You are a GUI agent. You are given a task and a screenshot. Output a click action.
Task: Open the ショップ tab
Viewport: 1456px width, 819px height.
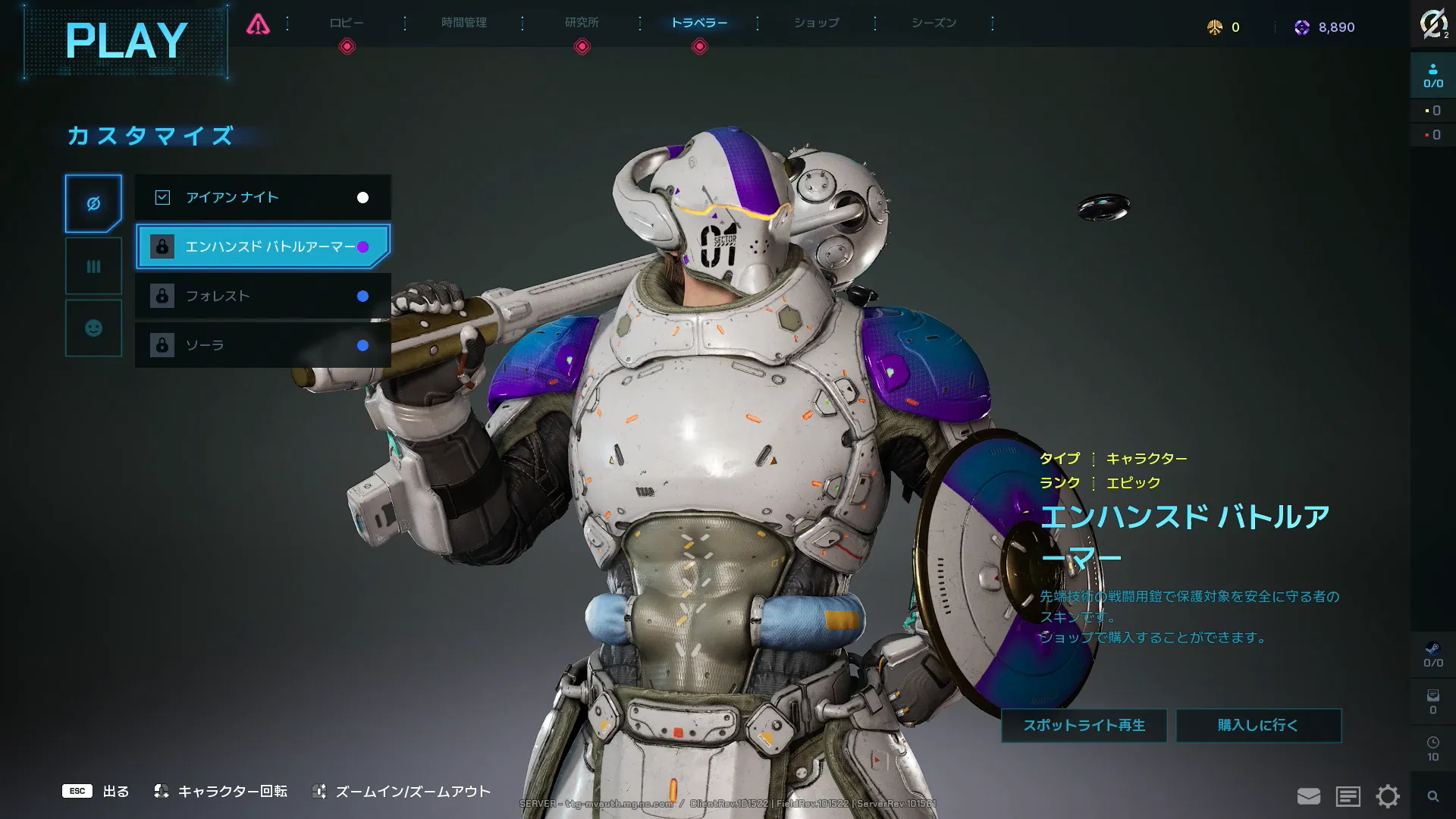pyautogui.click(x=817, y=23)
